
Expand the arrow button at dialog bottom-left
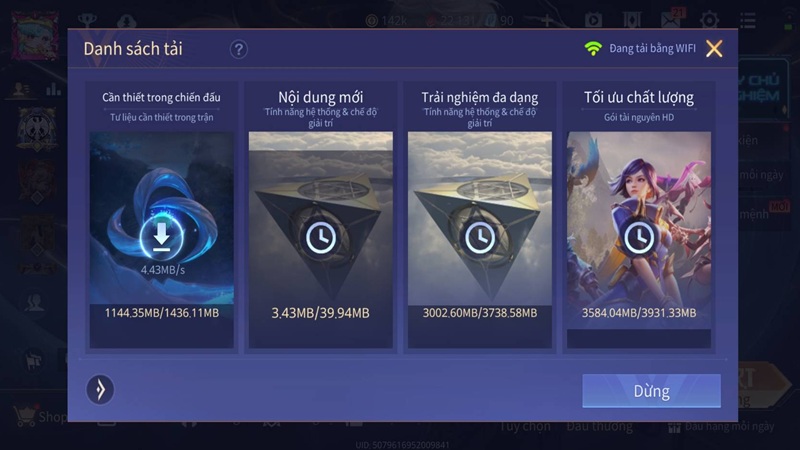[x=100, y=389]
